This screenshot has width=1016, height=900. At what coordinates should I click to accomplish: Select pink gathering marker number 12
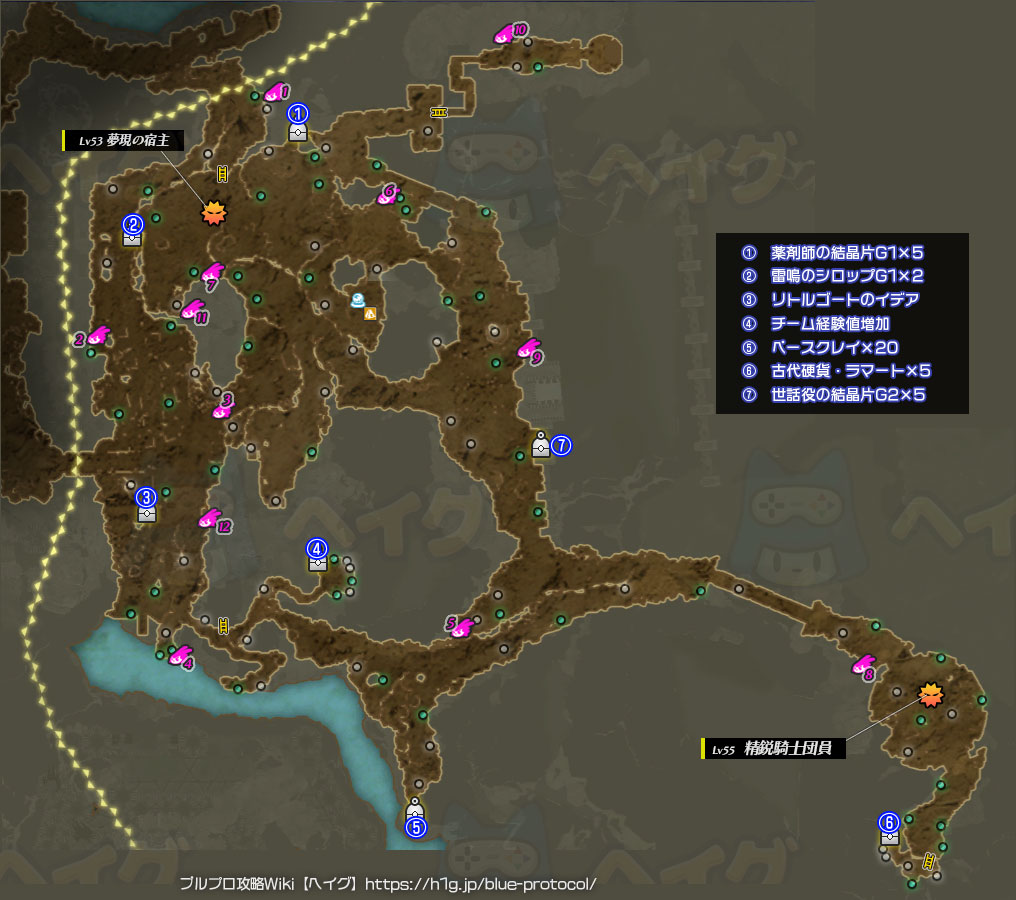(212, 520)
